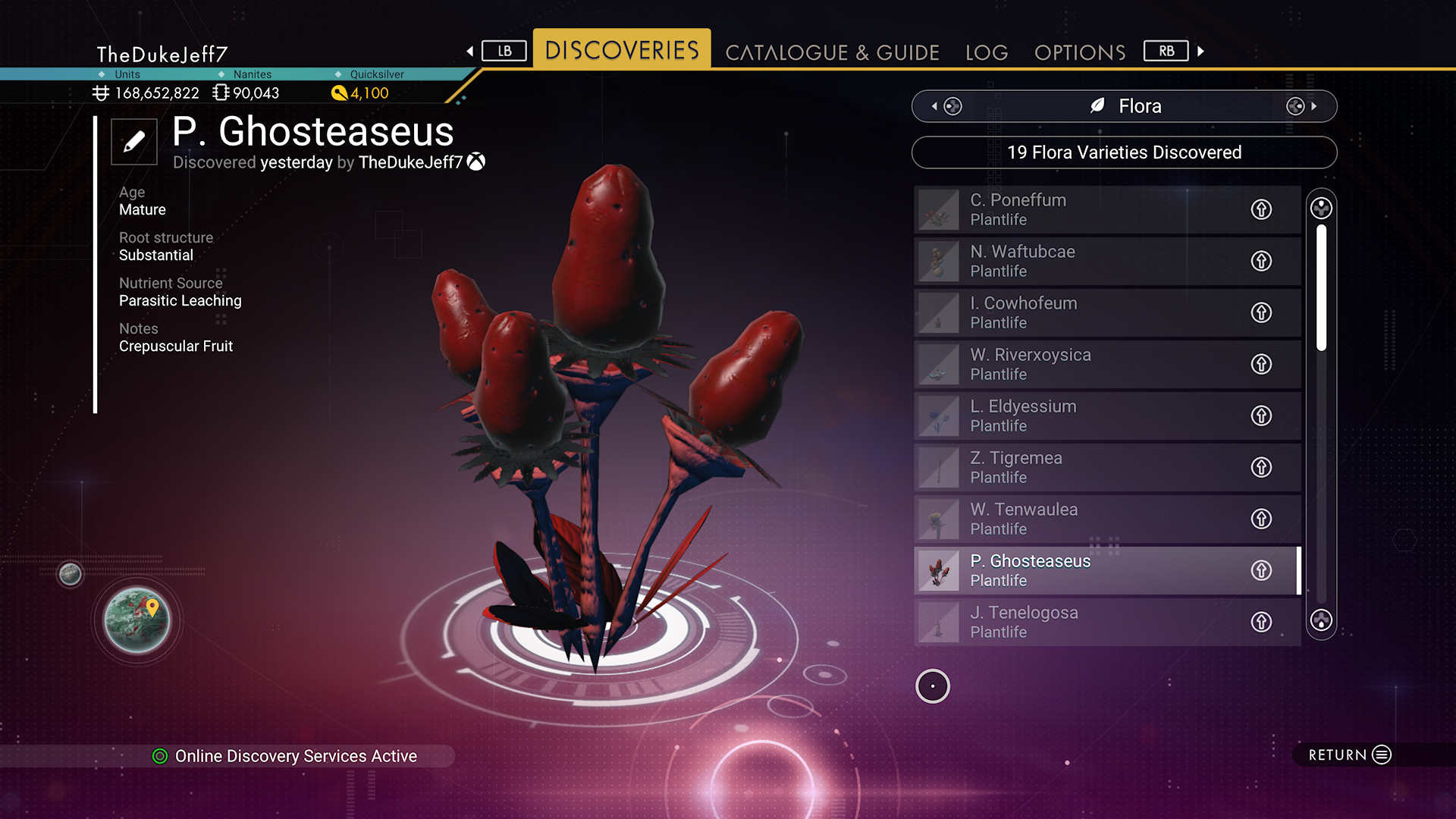The image size is (1456, 819).
Task: Go to the Options tab
Action: point(1080,52)
